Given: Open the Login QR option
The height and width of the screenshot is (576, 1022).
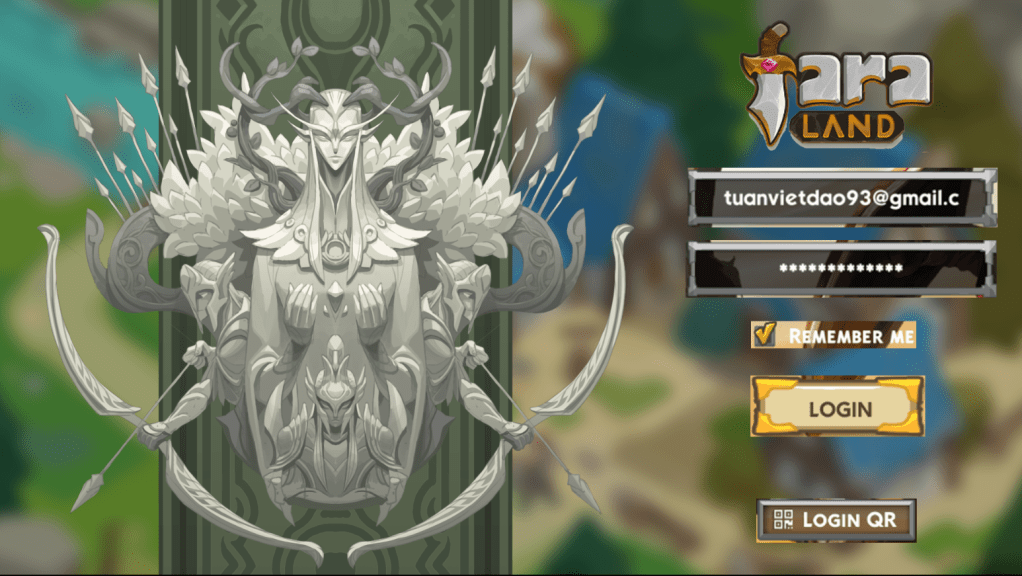Looking at the screenshot, I should [x=836, y=520].
